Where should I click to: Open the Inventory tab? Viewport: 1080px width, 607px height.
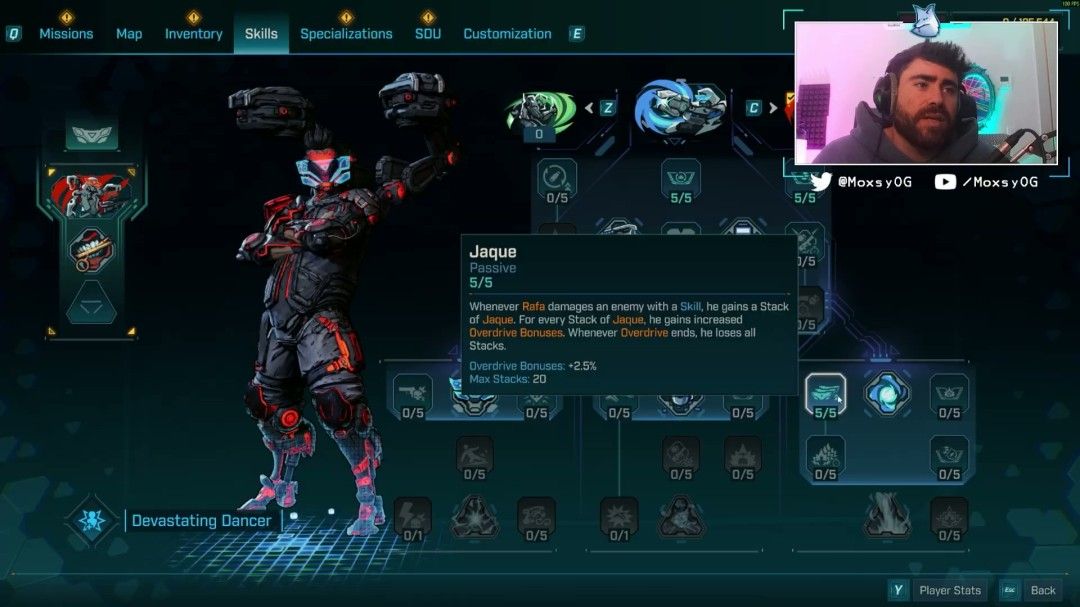(x=193, y=34)
